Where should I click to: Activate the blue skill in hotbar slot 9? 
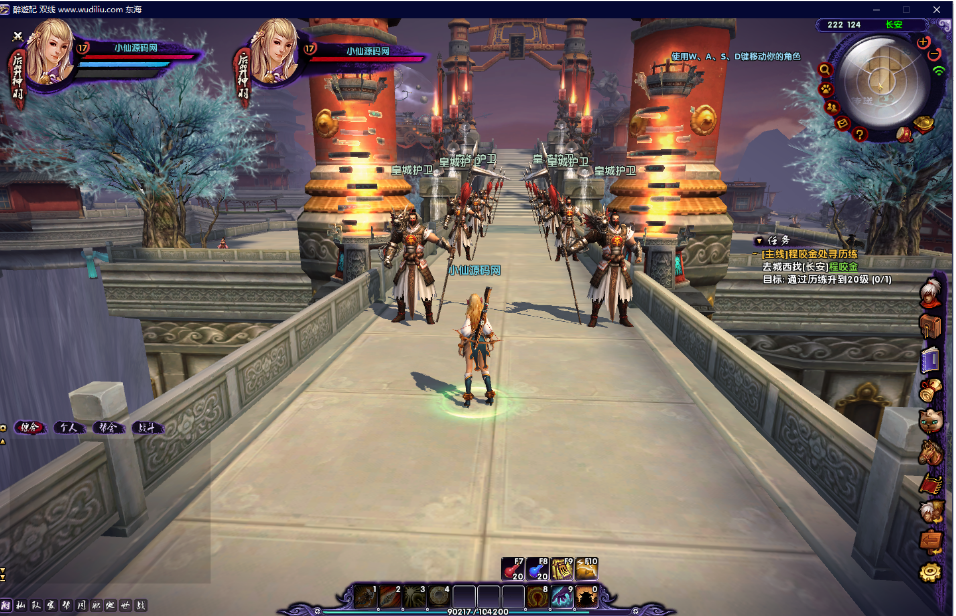click(x=562, y=597)
